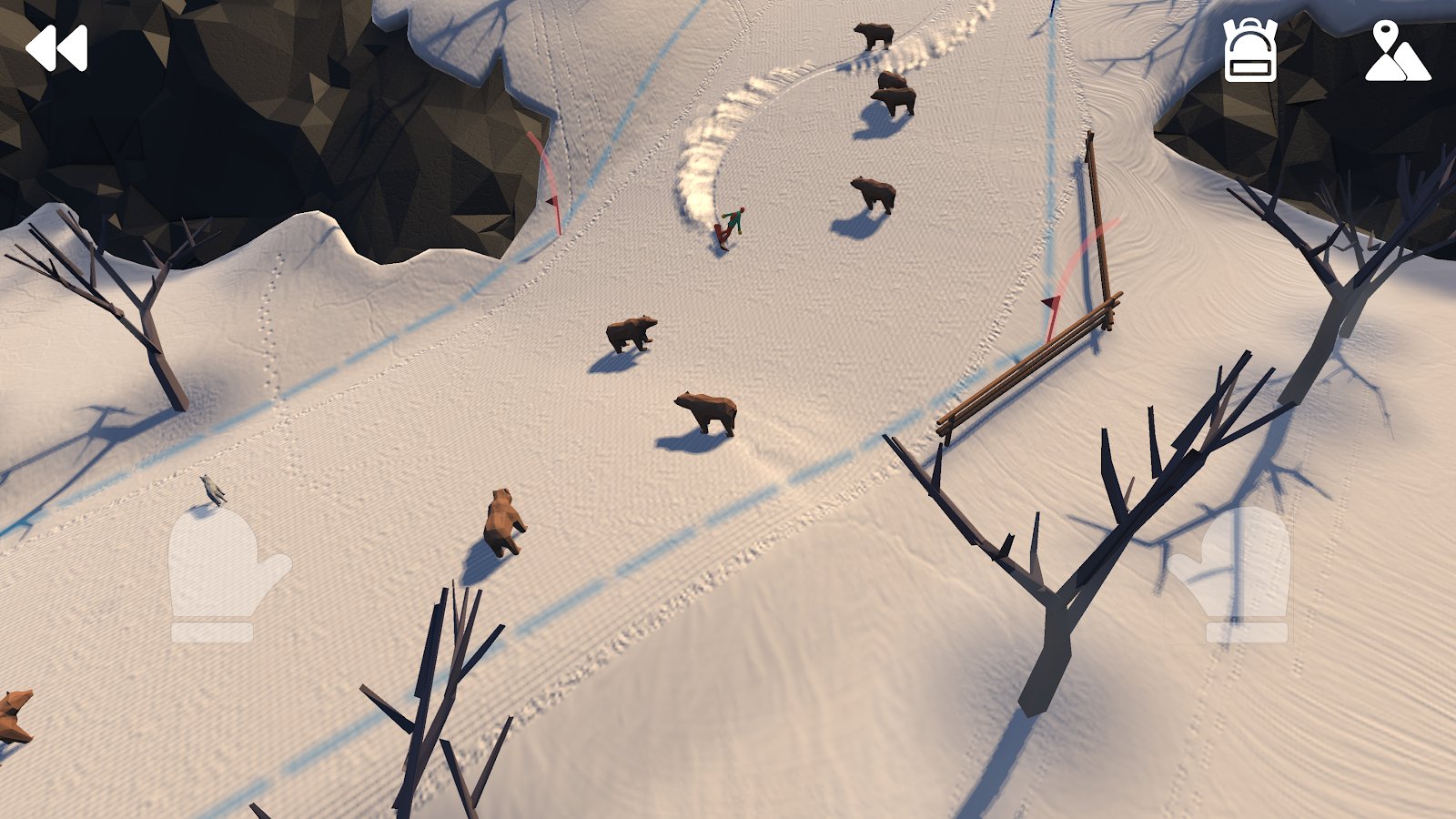This screenshot has width=1456, height=819.
Task: Tap the wolf standing on the left snowbank
Action: 214,491
